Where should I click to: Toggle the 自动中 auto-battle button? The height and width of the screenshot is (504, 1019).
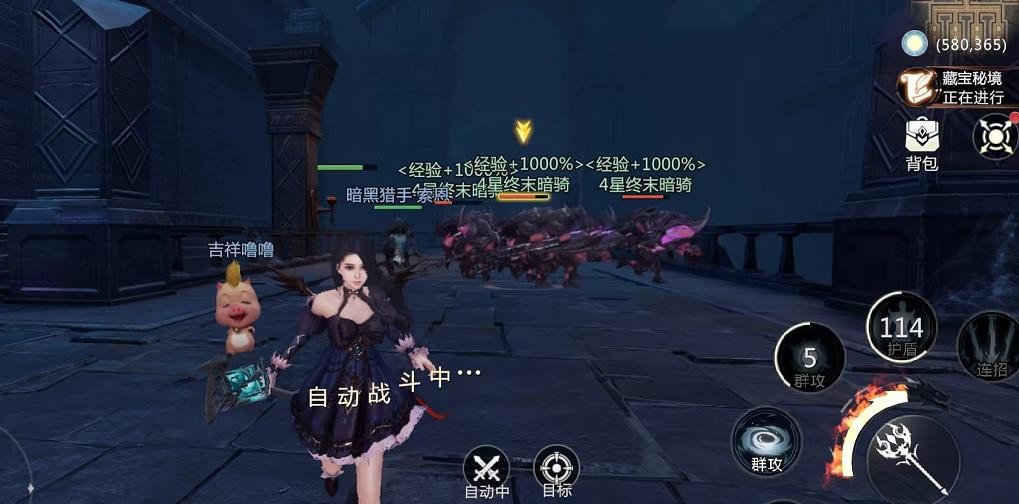tap(487, 470)
